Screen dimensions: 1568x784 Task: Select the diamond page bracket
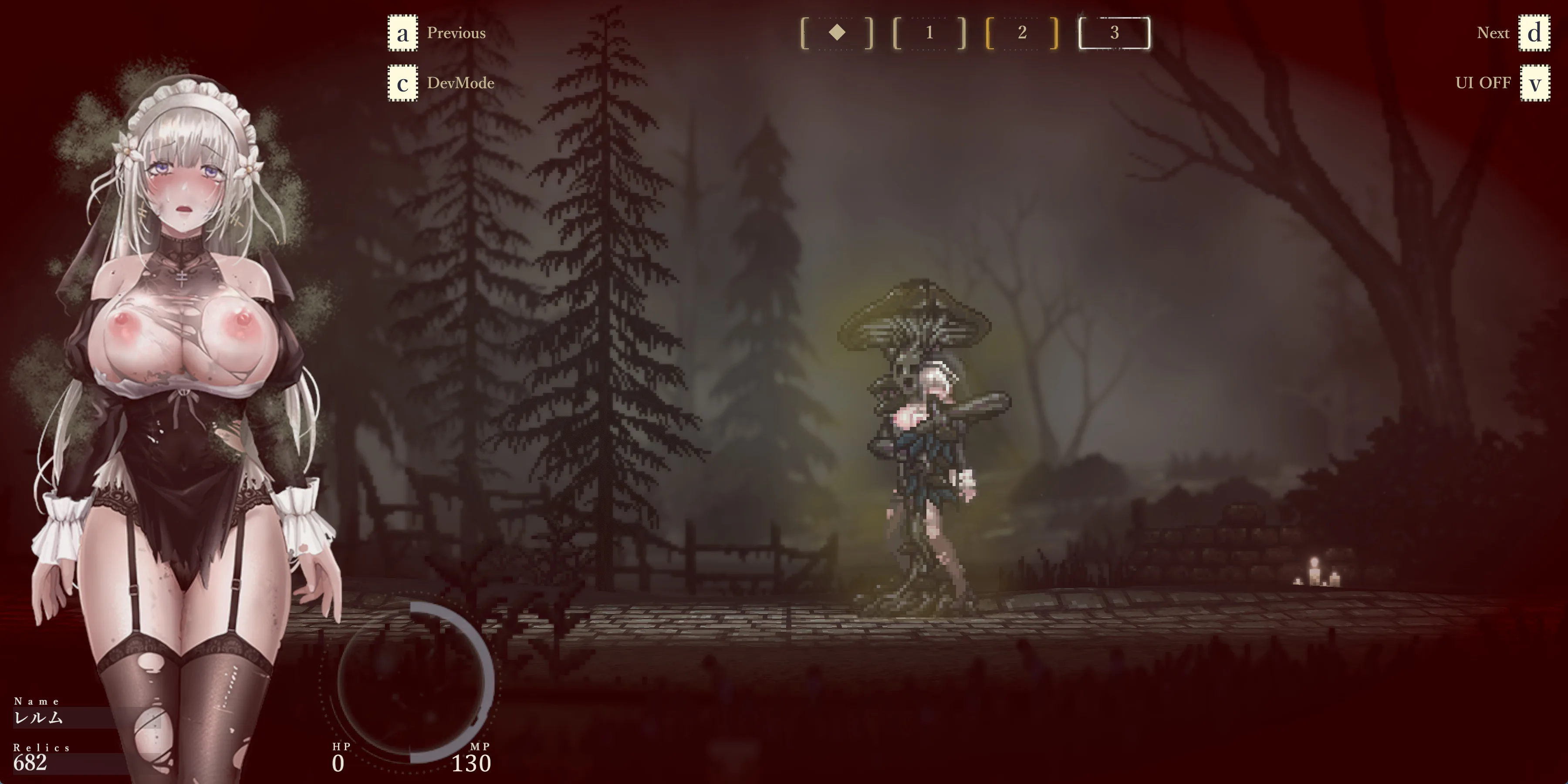[837, 33]
